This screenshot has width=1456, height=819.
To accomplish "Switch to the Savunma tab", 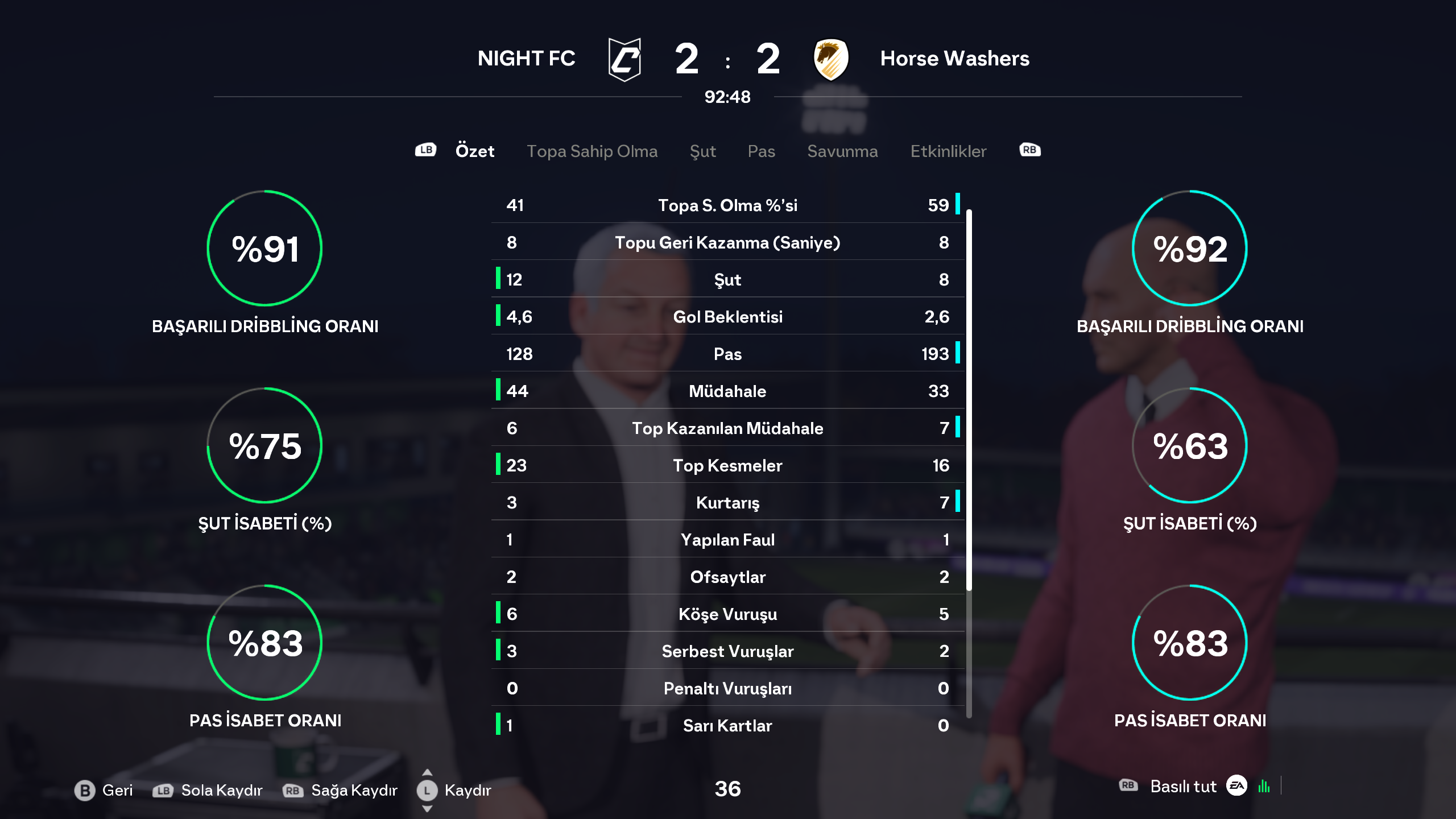I will tap(842, 151).
